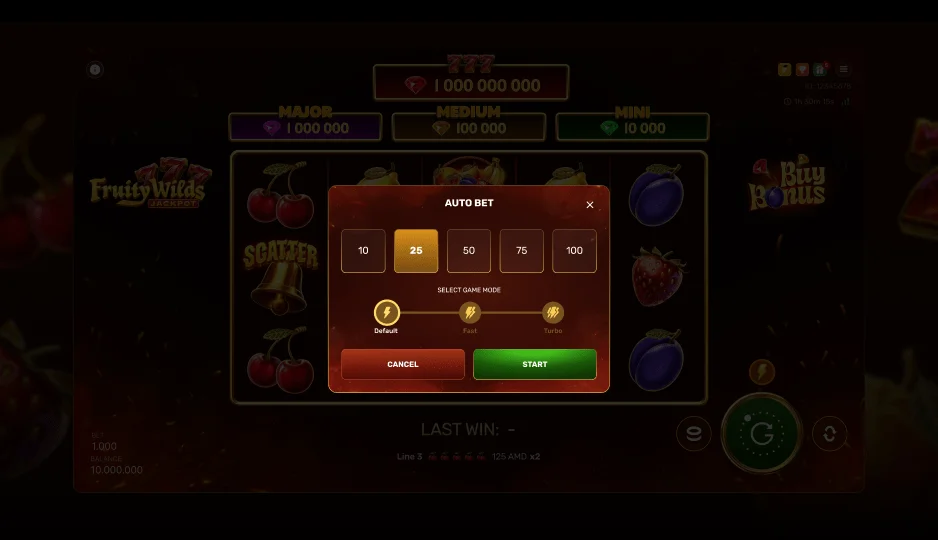938x540 pixels.
Task: Choose the 25 auto bet option
Action: coord(416,251)
